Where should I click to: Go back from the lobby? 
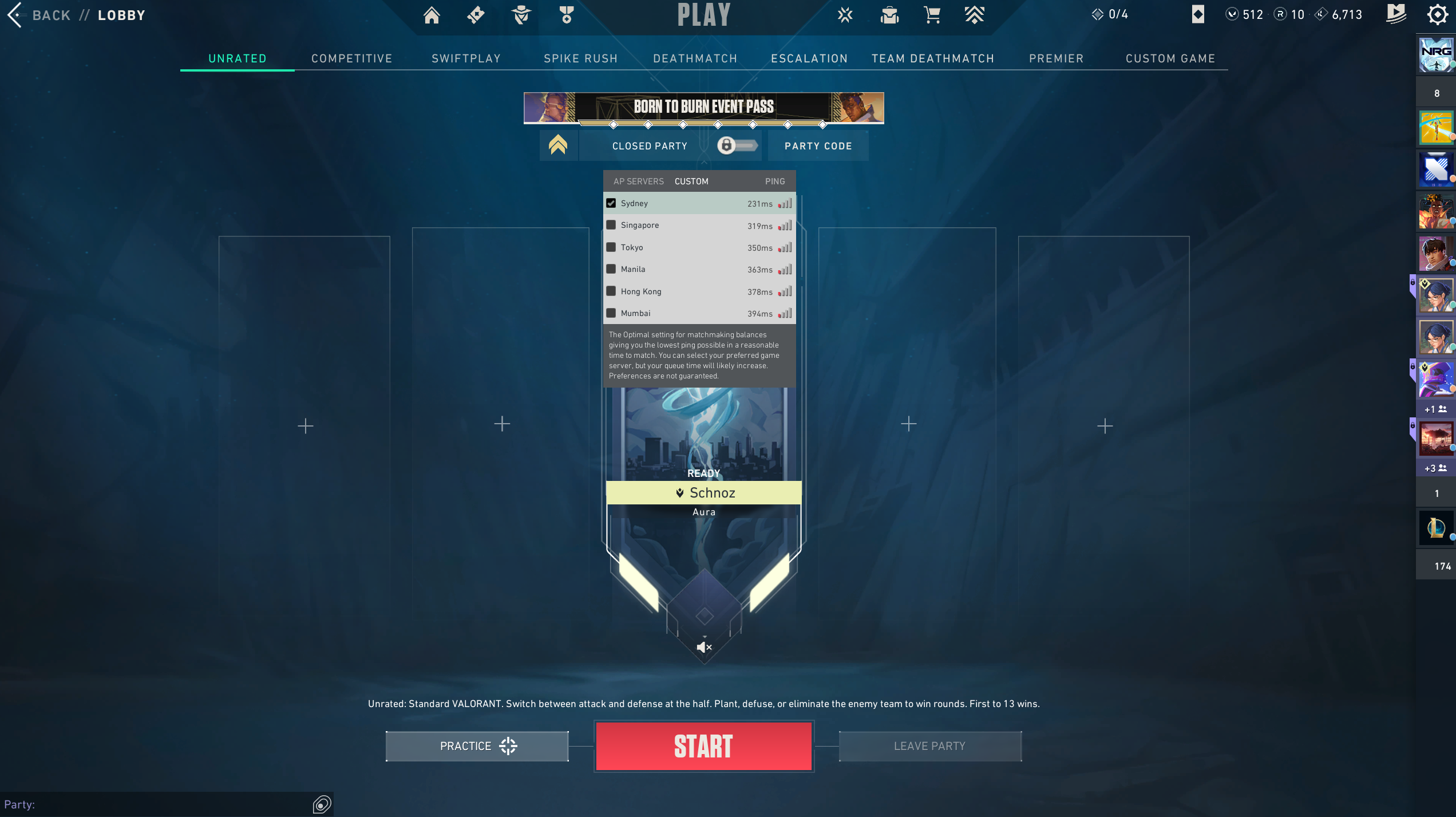39,15
